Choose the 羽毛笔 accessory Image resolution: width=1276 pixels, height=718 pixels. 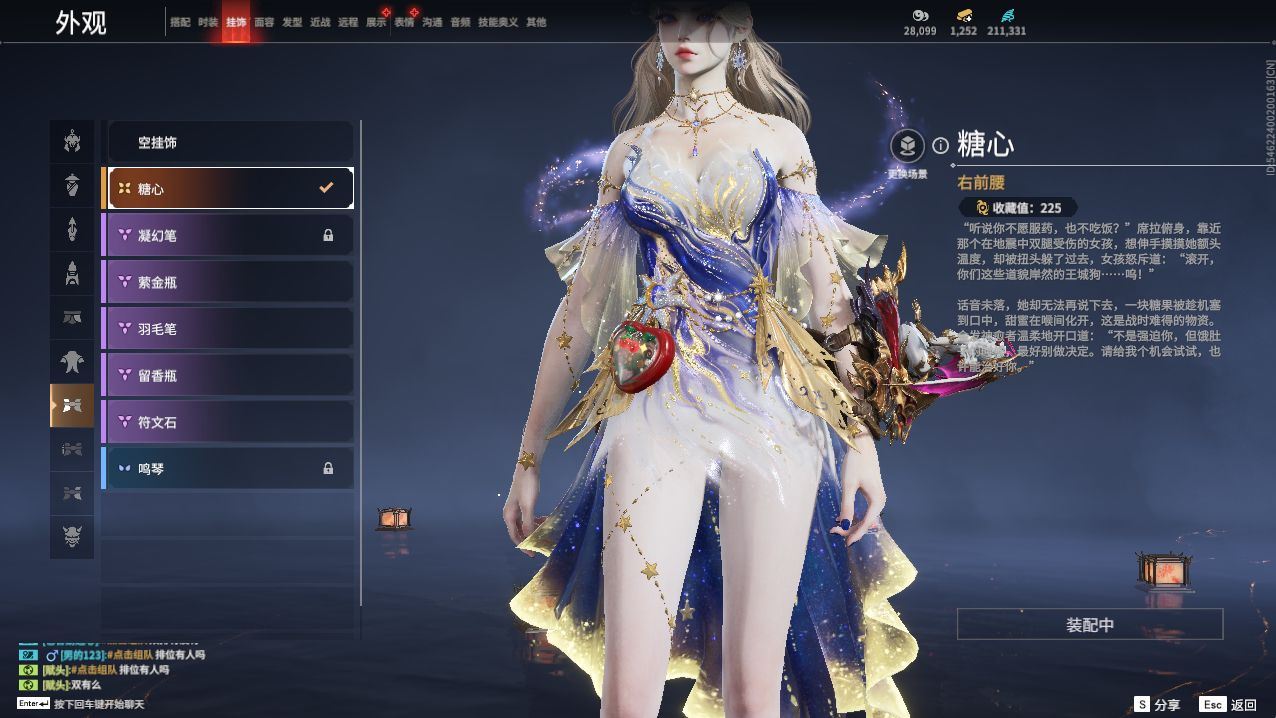(x=230, y=328)
